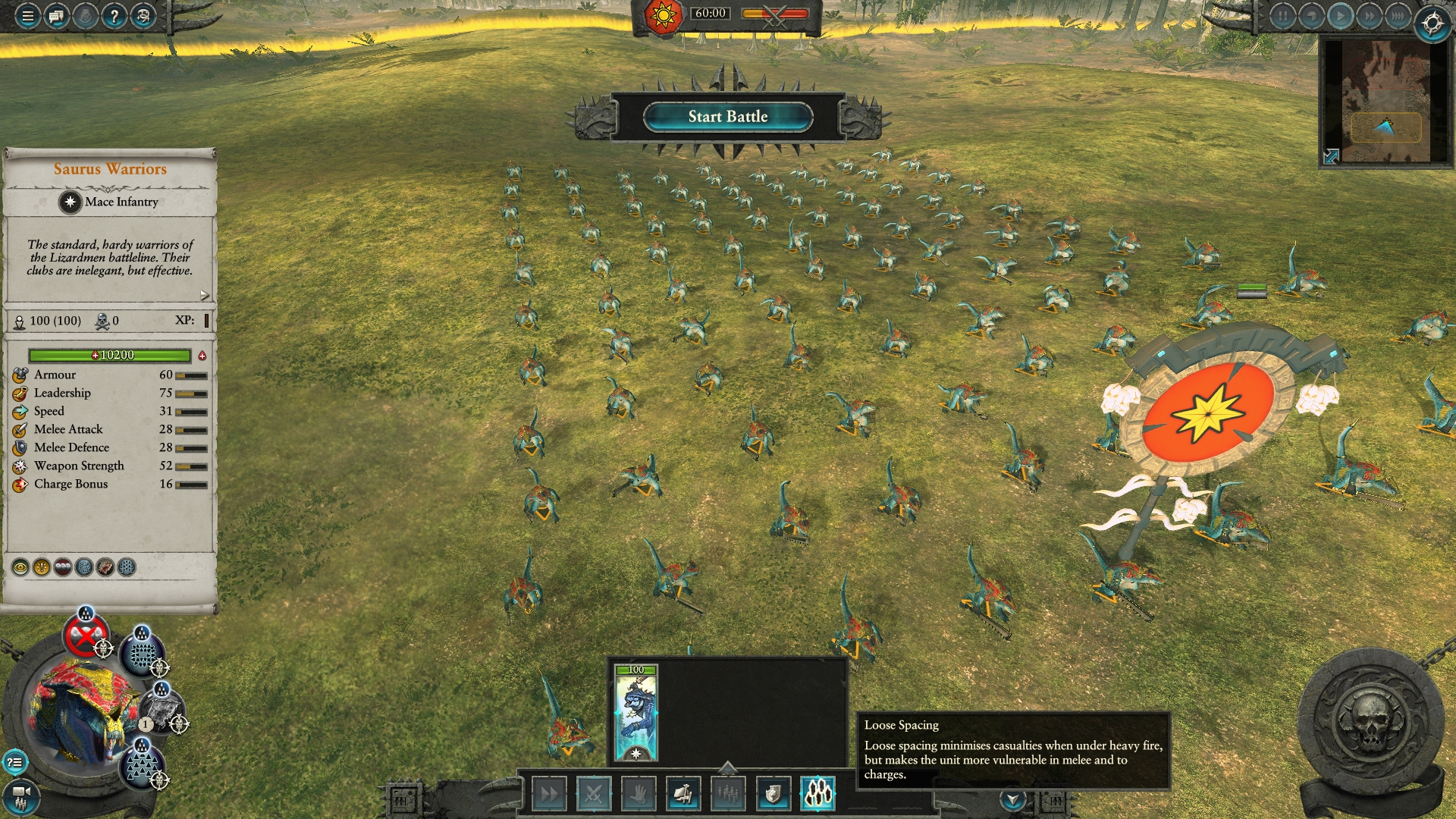This screenshot has width=1456, height=819.
Task: Click the compass button above the minimap
Action: pyautogui.click(x=1432, y=24)
